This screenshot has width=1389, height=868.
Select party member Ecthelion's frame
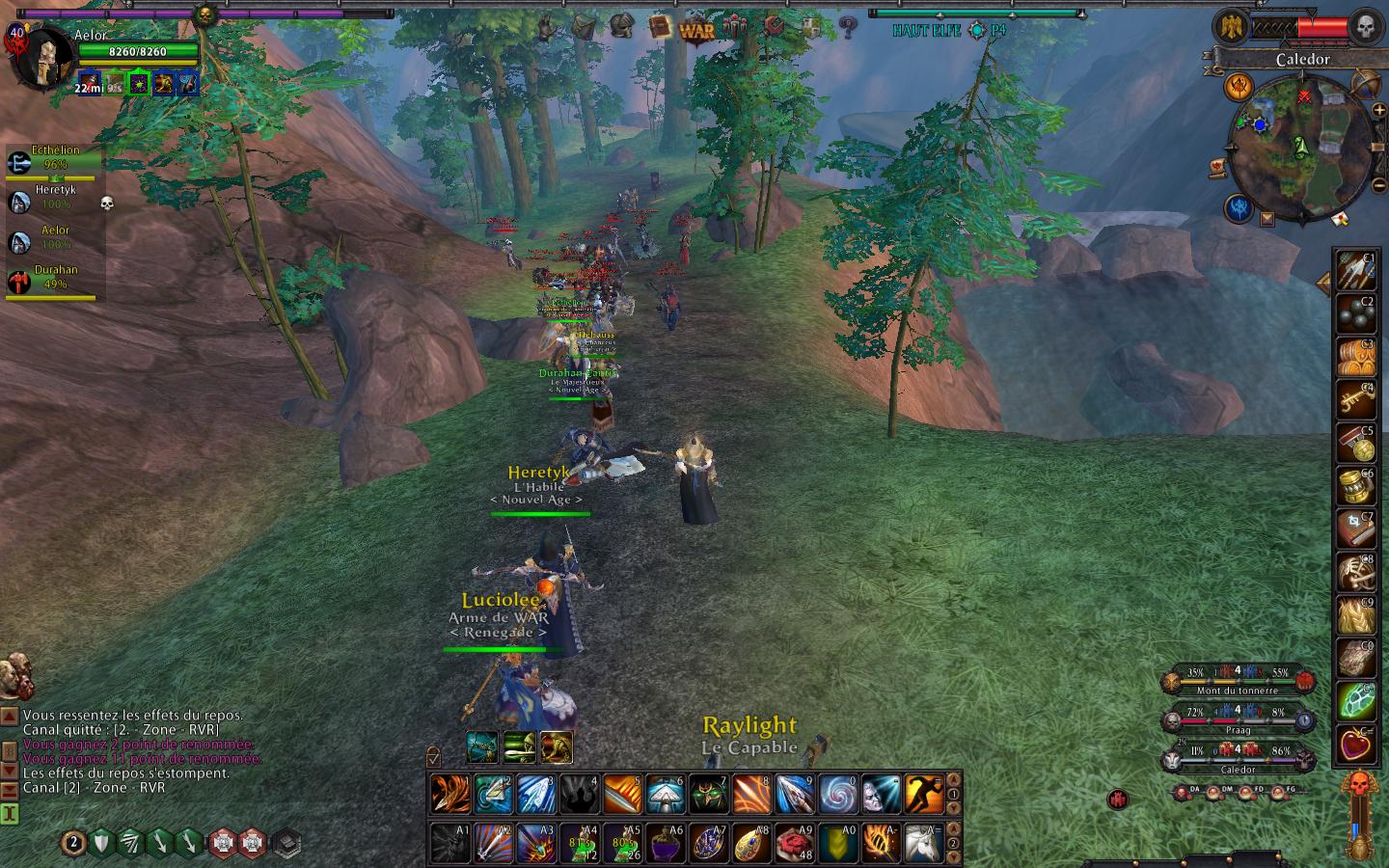tap(54, 160)
